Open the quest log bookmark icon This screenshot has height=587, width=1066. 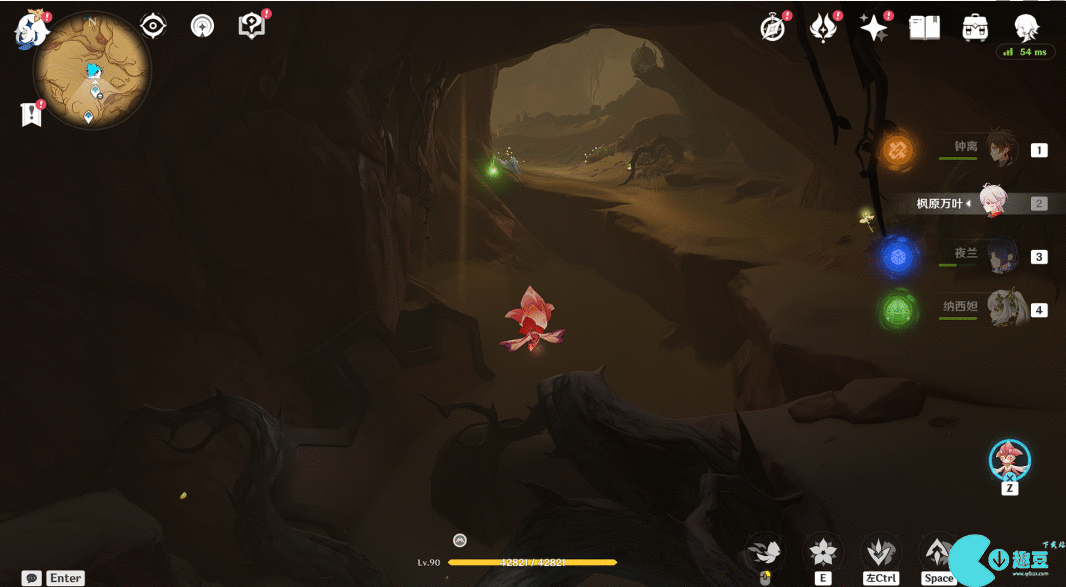31,114
